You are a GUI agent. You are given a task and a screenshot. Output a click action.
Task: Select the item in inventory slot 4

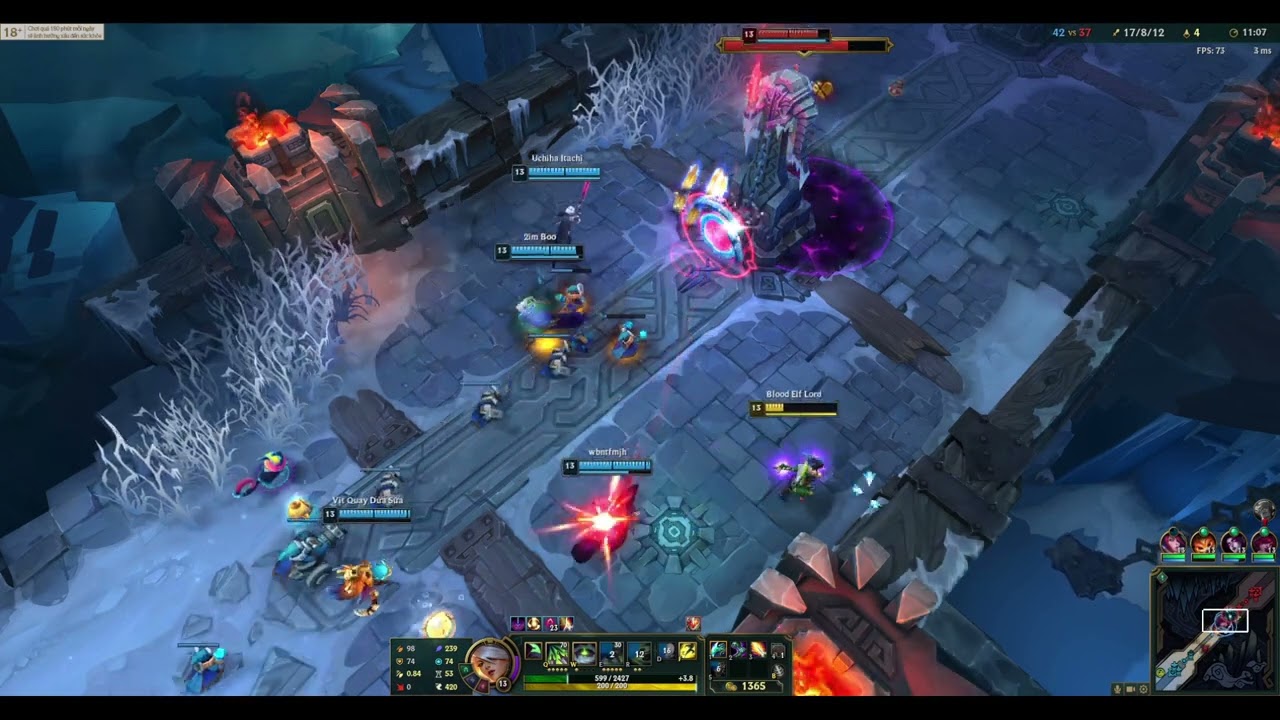pyautogui.click(x=778, y=651)
